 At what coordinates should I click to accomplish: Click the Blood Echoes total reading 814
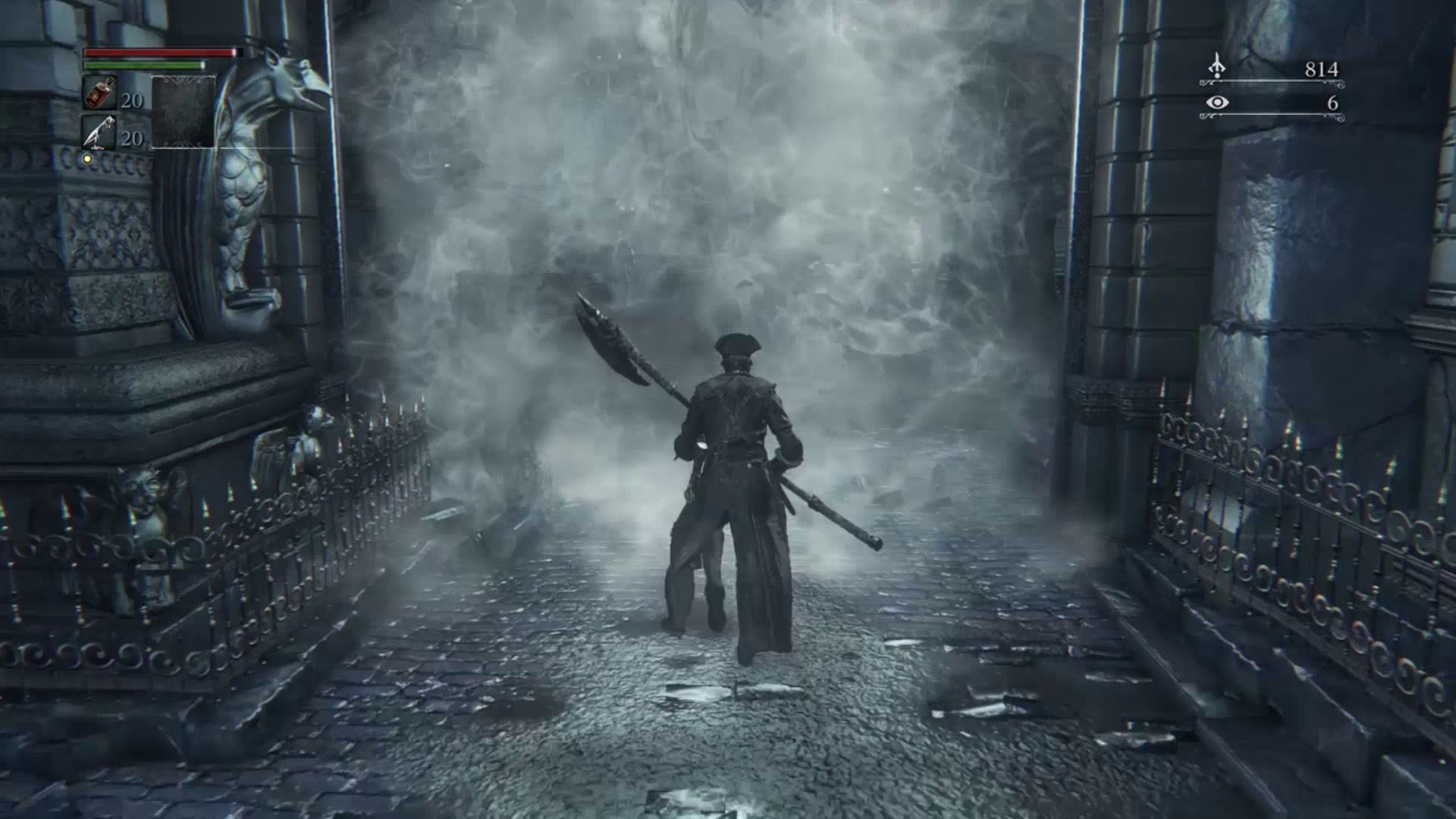click(x=1323, y=67)
